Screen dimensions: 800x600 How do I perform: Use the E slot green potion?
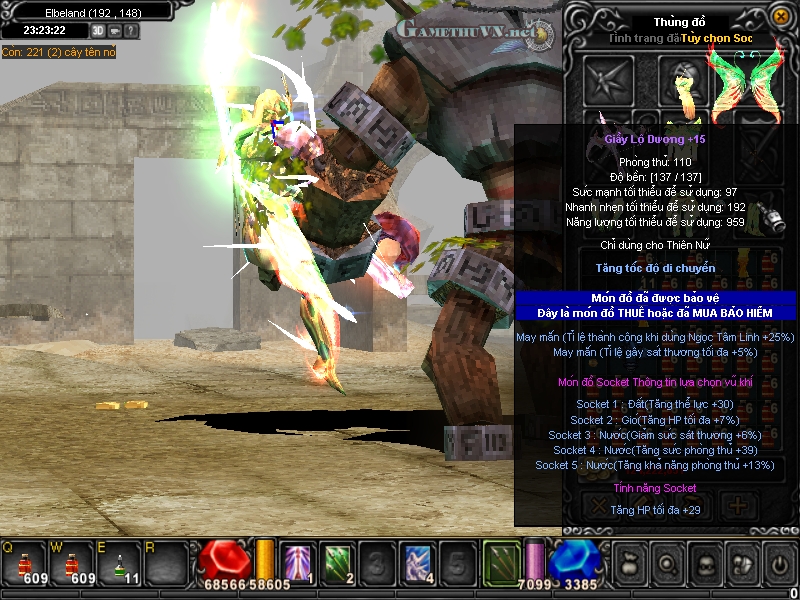point(118,562)
